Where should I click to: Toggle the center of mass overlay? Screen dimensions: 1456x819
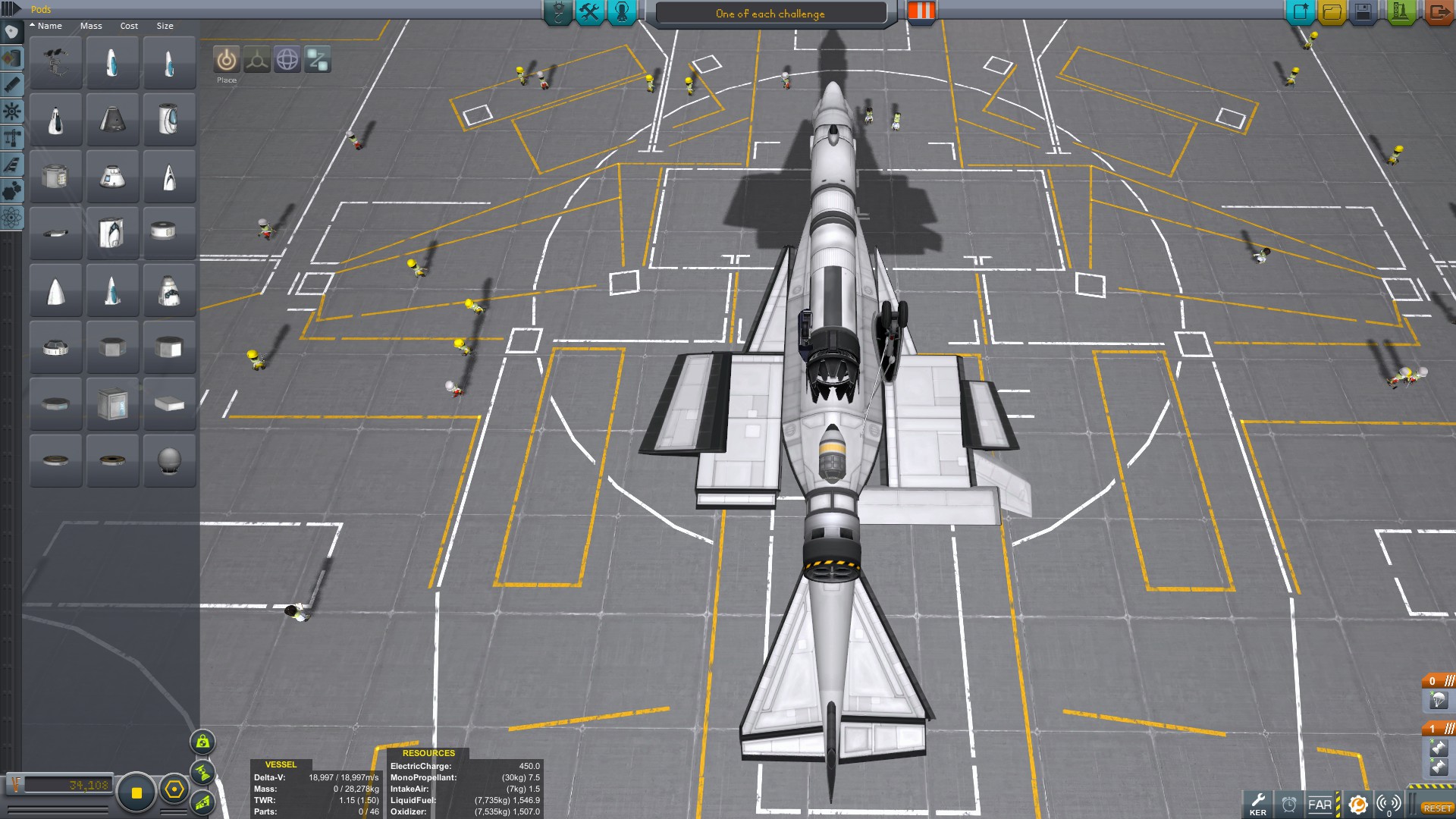202,742
